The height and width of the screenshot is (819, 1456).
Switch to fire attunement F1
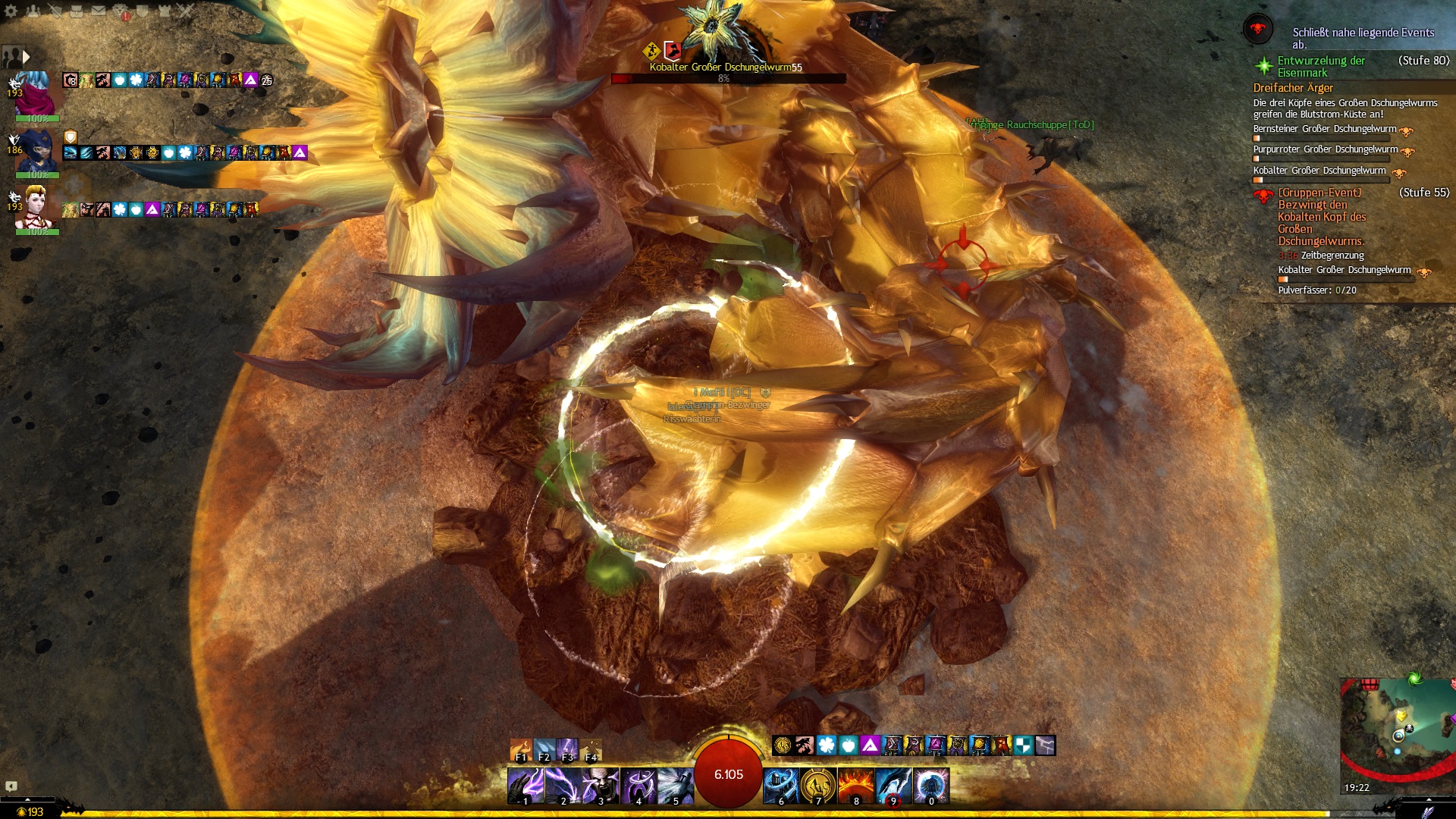(520, 749)
